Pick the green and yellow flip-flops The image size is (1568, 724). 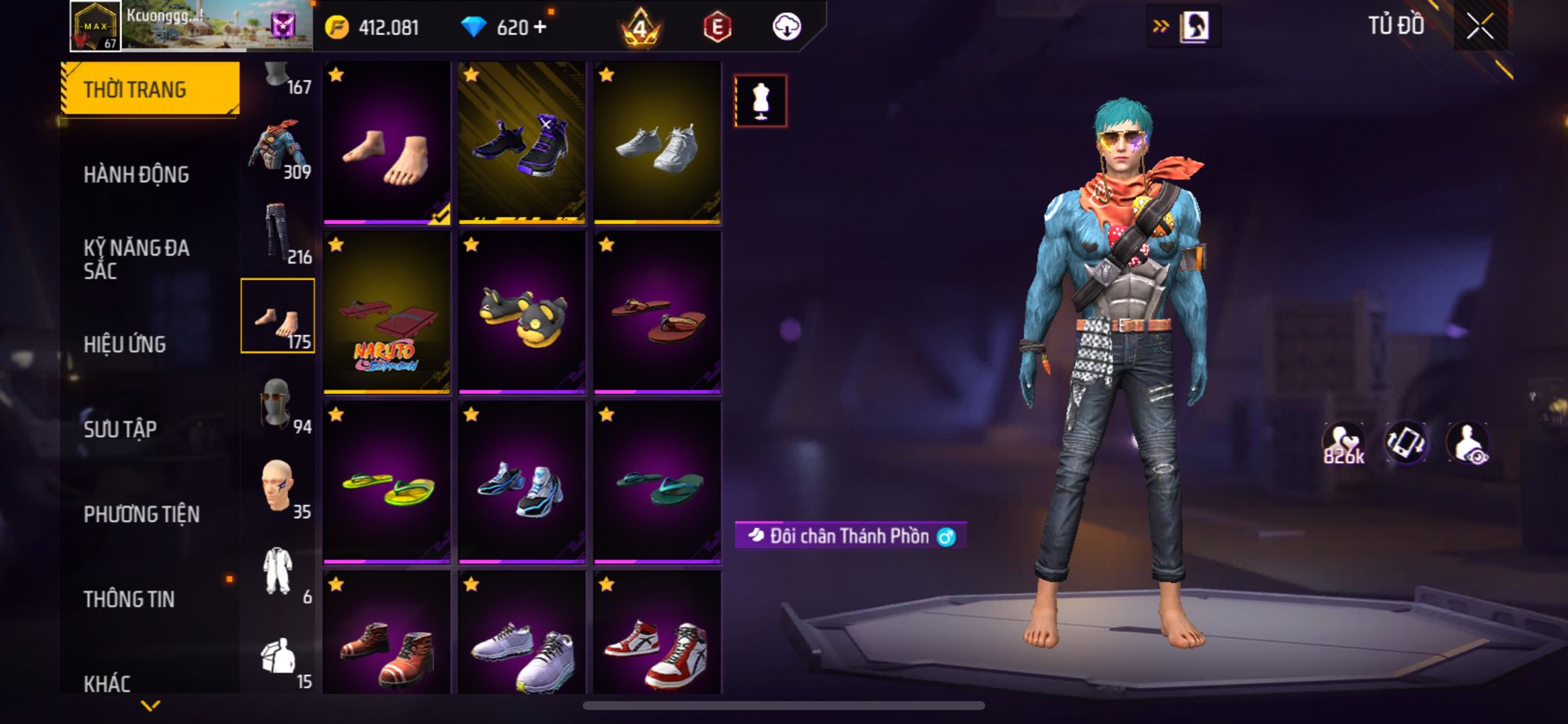(387, 483)
